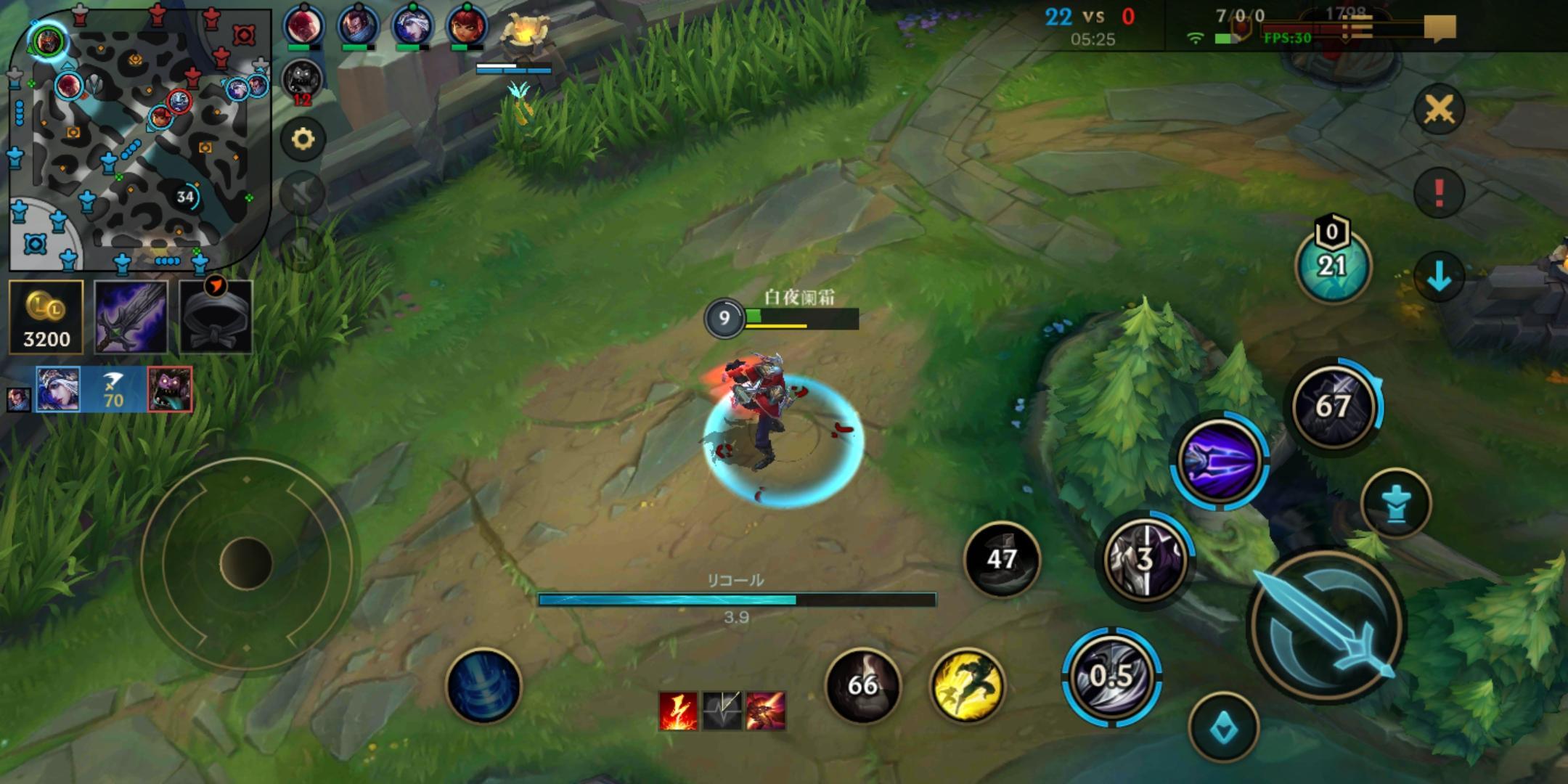Send the blue down-arrow ping

[x=1439, y=277]
